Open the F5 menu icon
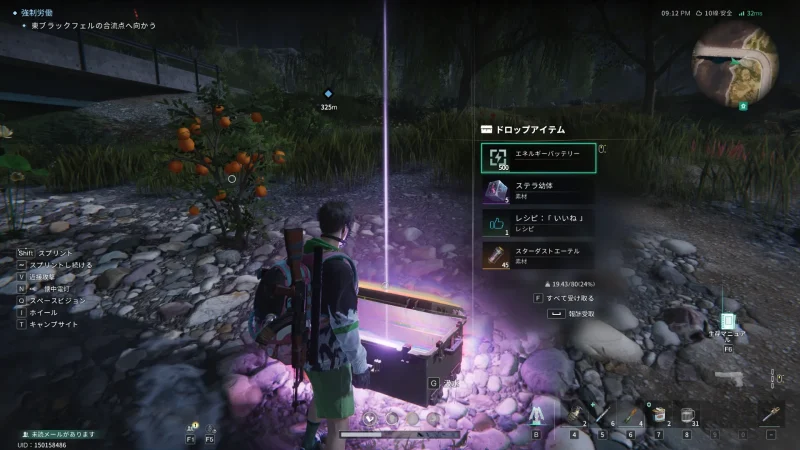 pos(209,427)
